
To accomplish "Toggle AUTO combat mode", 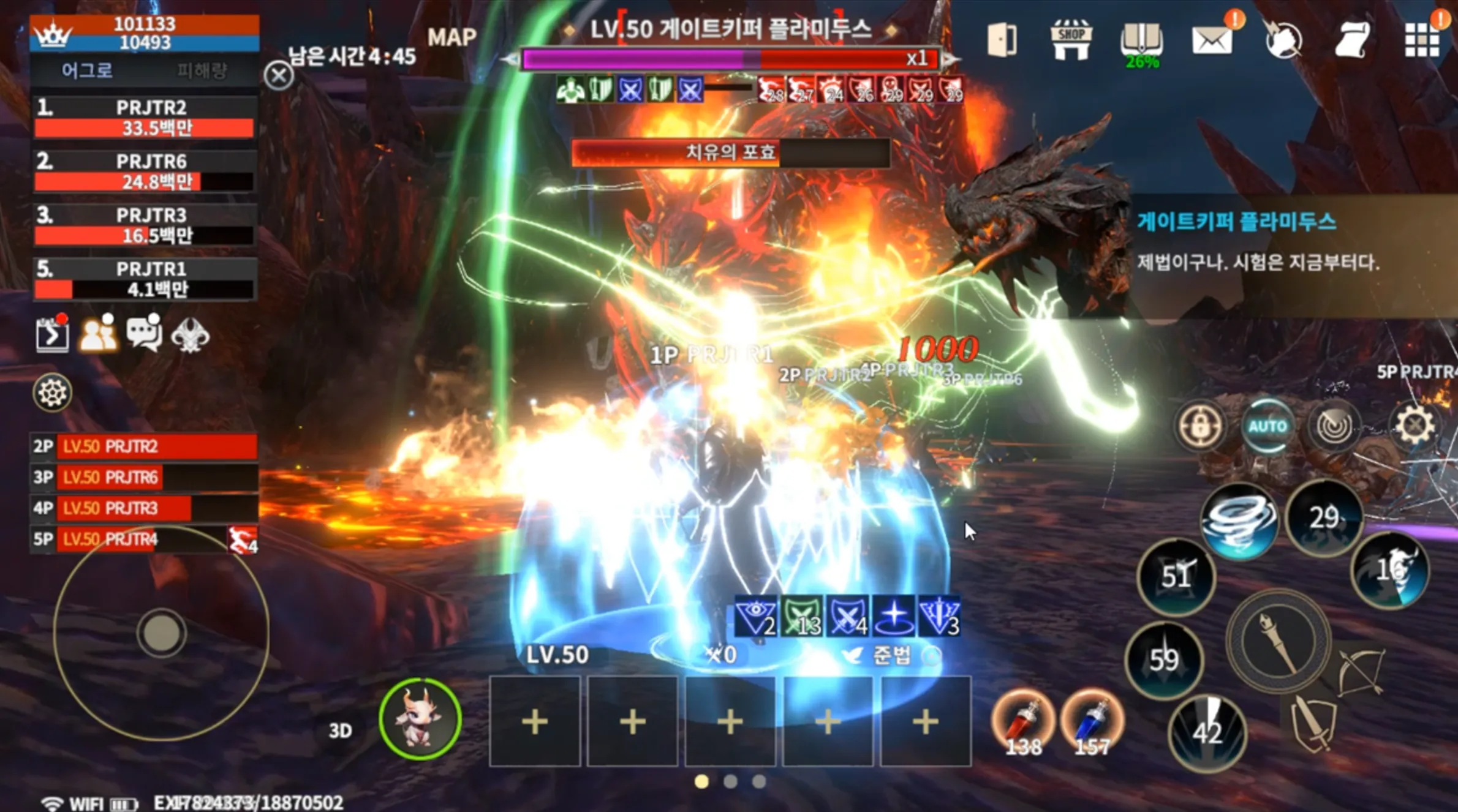I will click(1267, 427).
